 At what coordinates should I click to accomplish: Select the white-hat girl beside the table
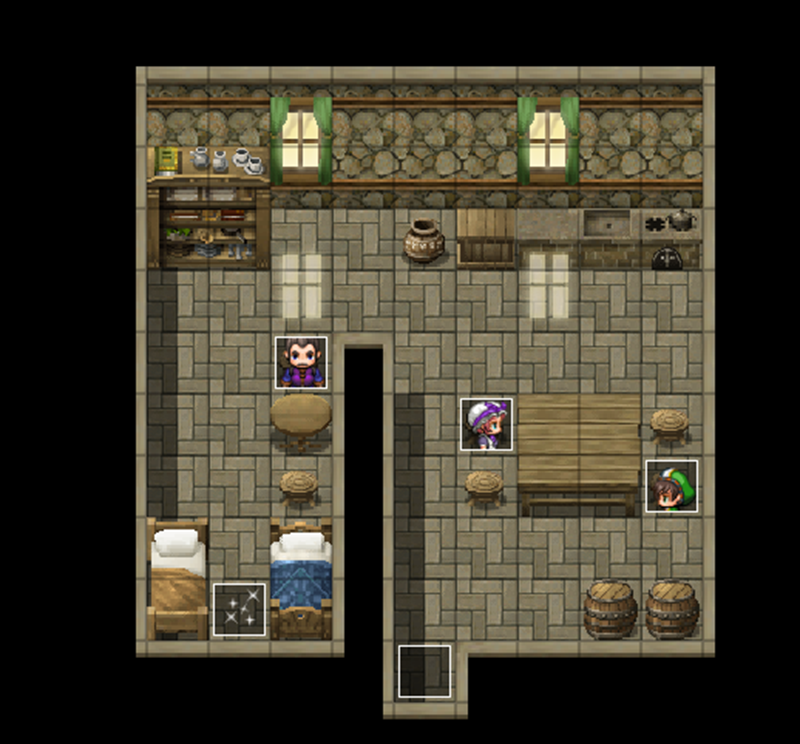(x=487, y=424)
